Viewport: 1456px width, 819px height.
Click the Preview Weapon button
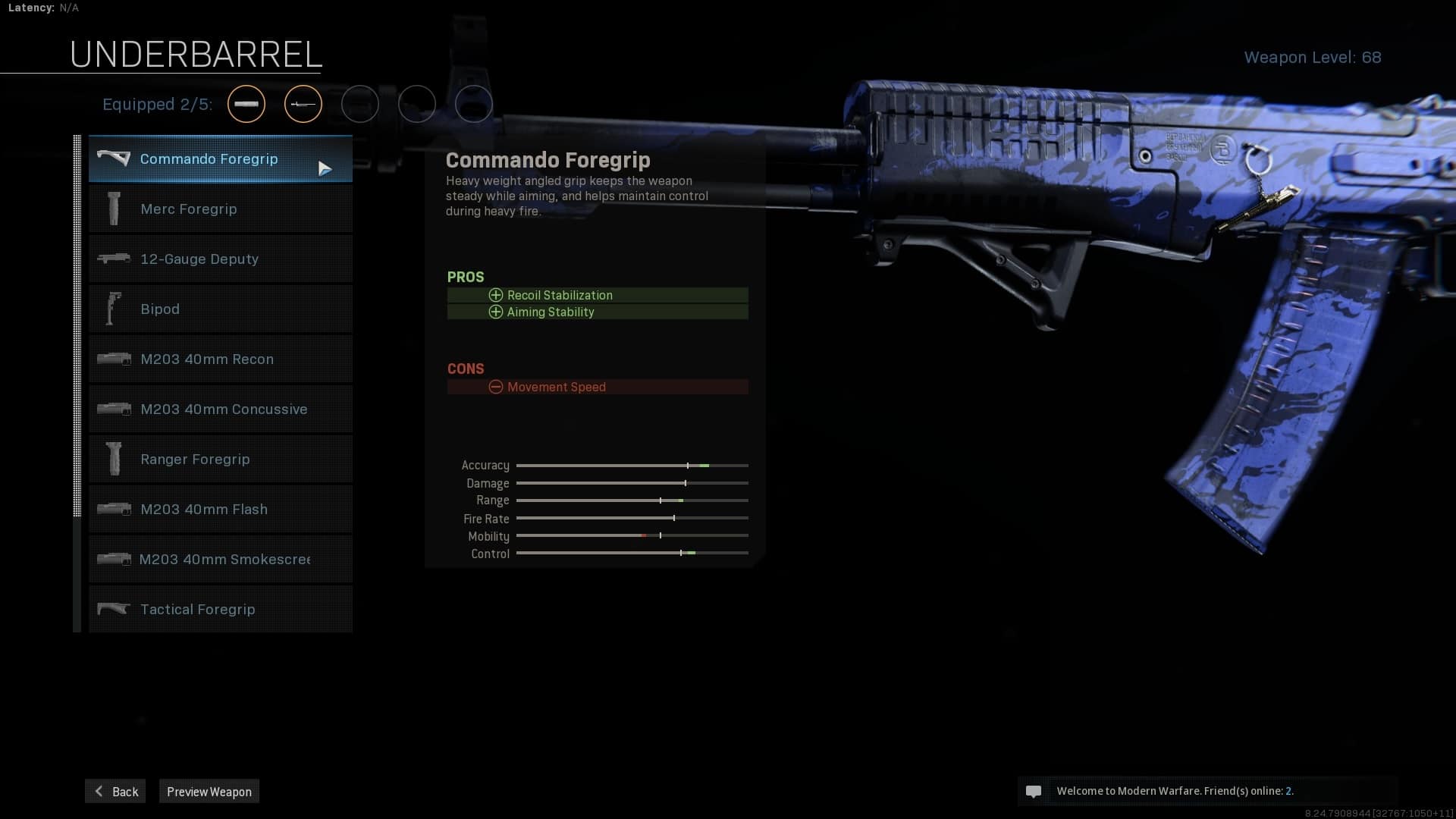pos(209,792)
